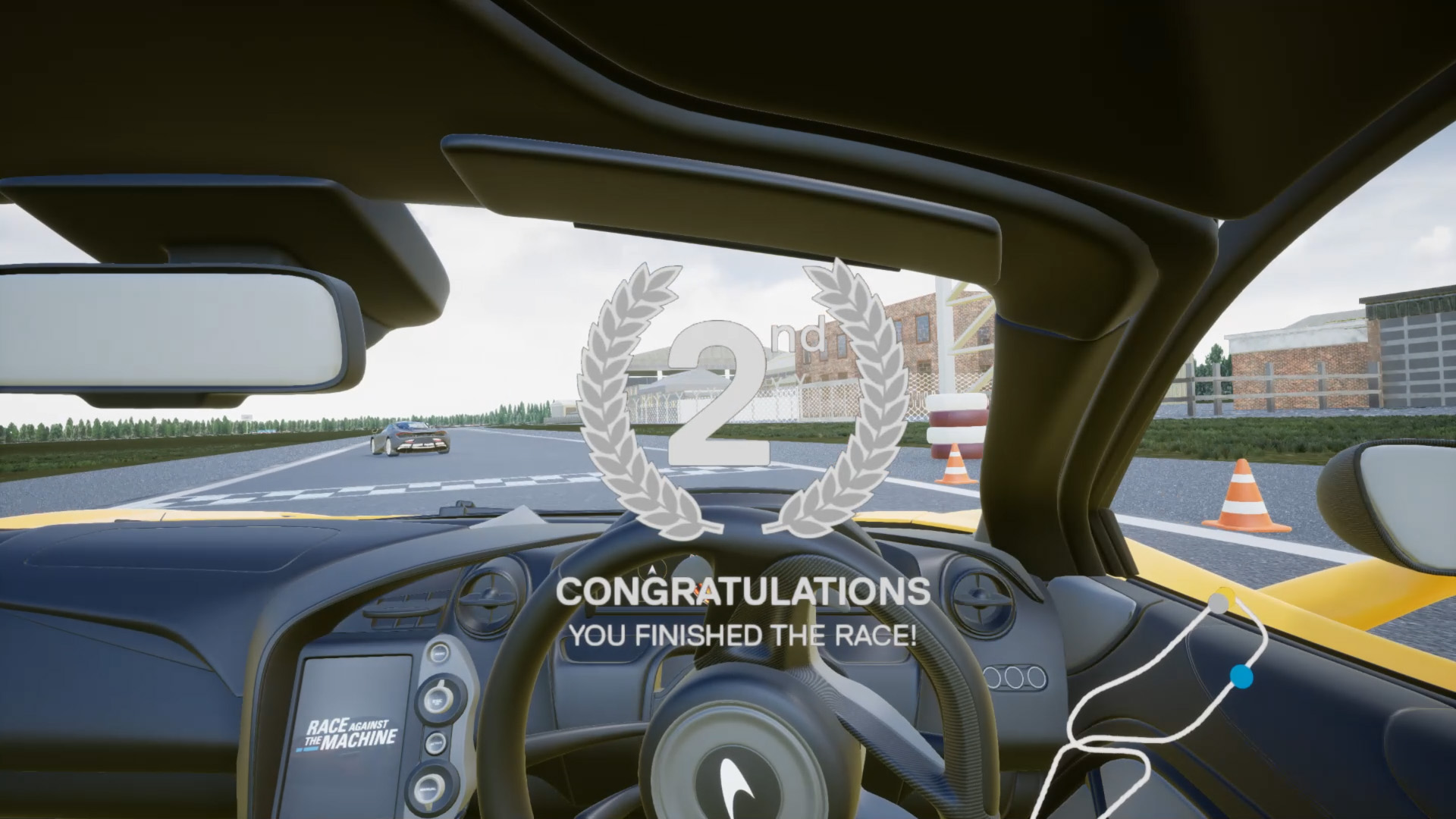Toggle the ESC traction control switch

438,701
